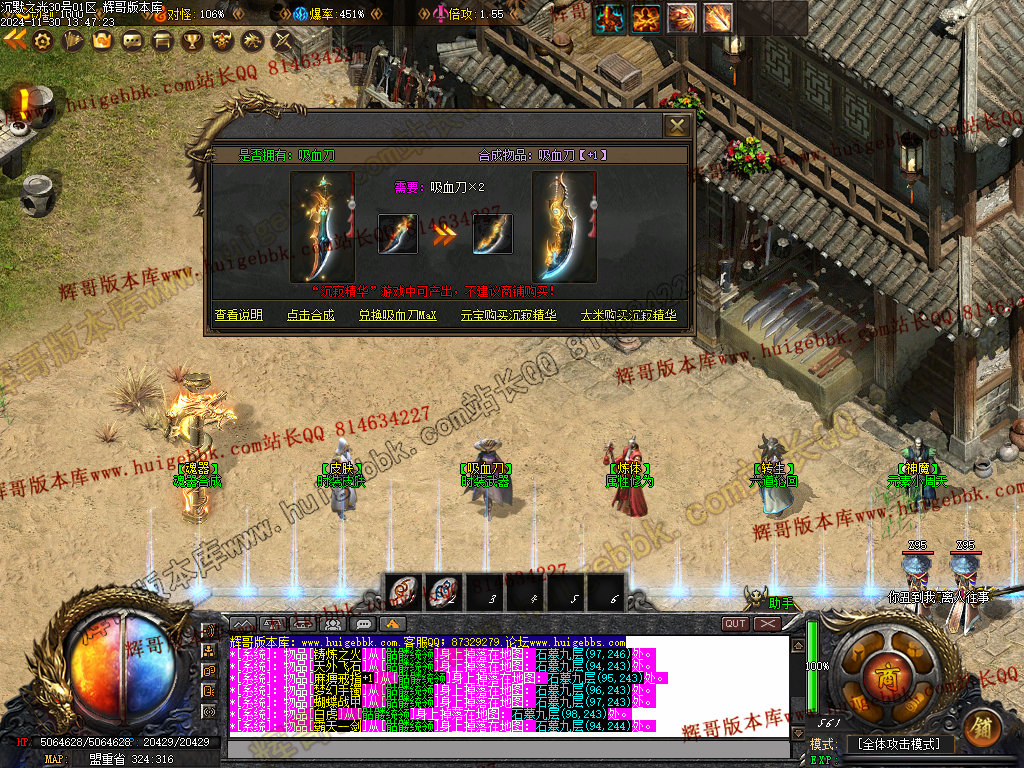The width and height of the screenshot is (1024, 768).
Task: Select 元宝购买沉寂精华 purchase link
Action: click(508, 315)
